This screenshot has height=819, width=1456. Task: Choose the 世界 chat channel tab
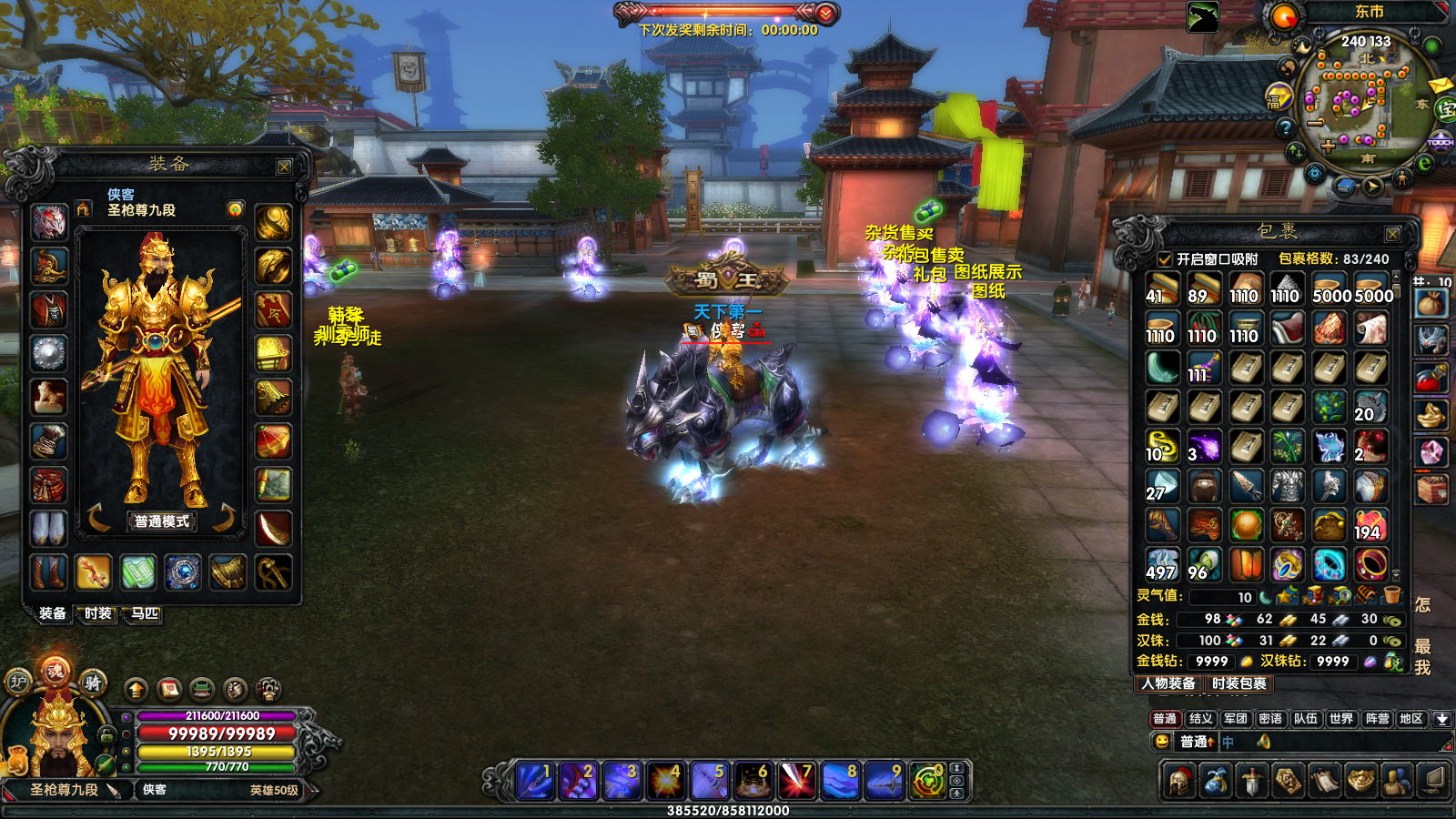1340,719
